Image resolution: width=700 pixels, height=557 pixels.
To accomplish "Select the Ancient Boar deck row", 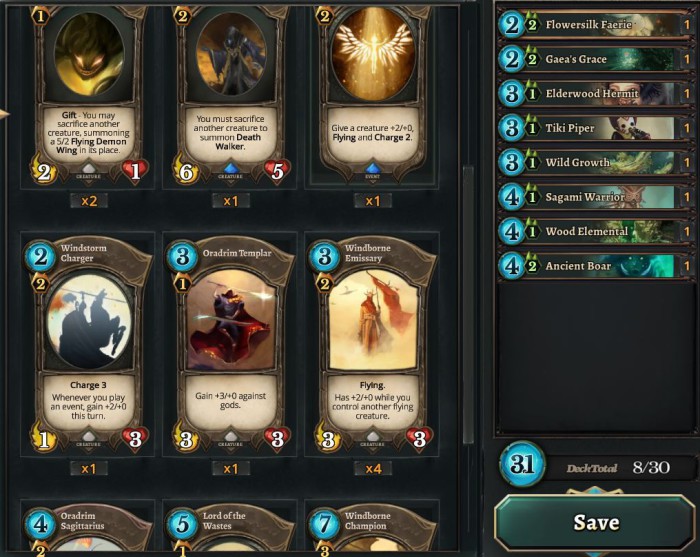I will point(595,266).
